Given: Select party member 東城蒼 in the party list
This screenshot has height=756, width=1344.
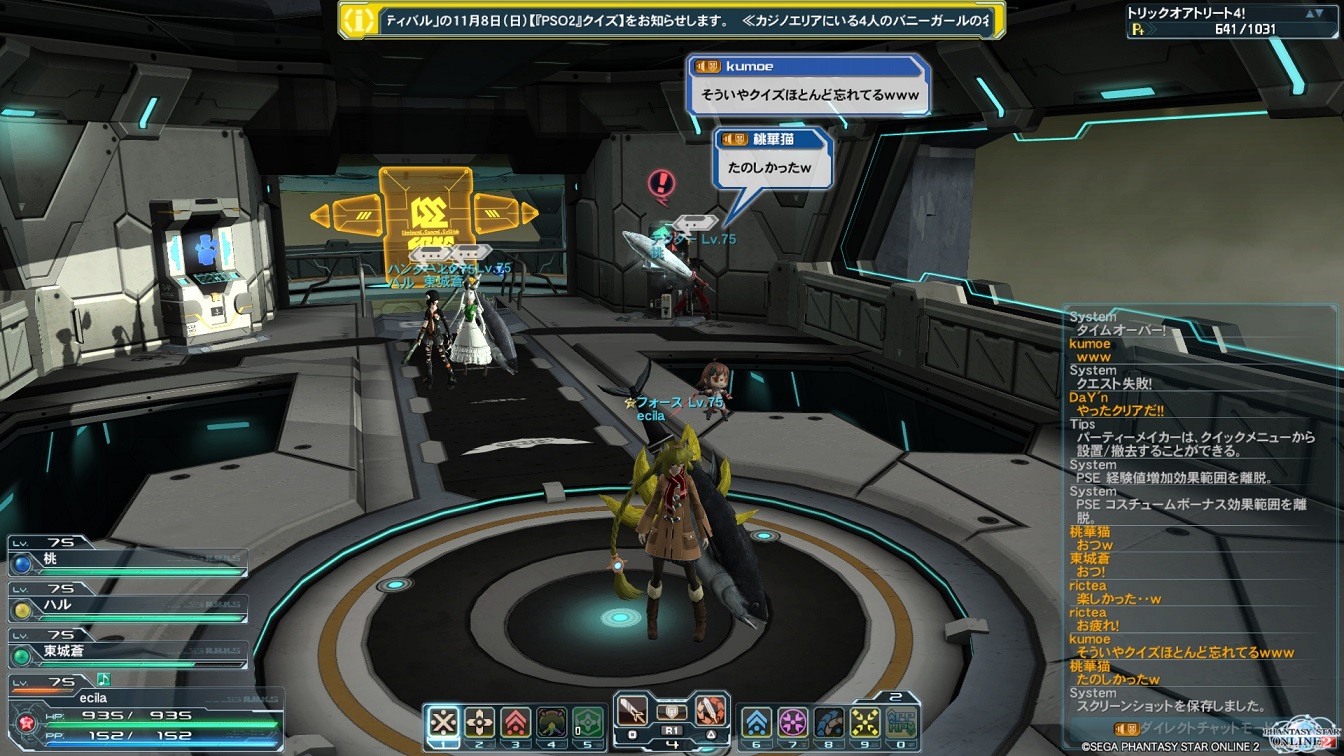Looking at the screenshot, I should [x=128, y=652].
